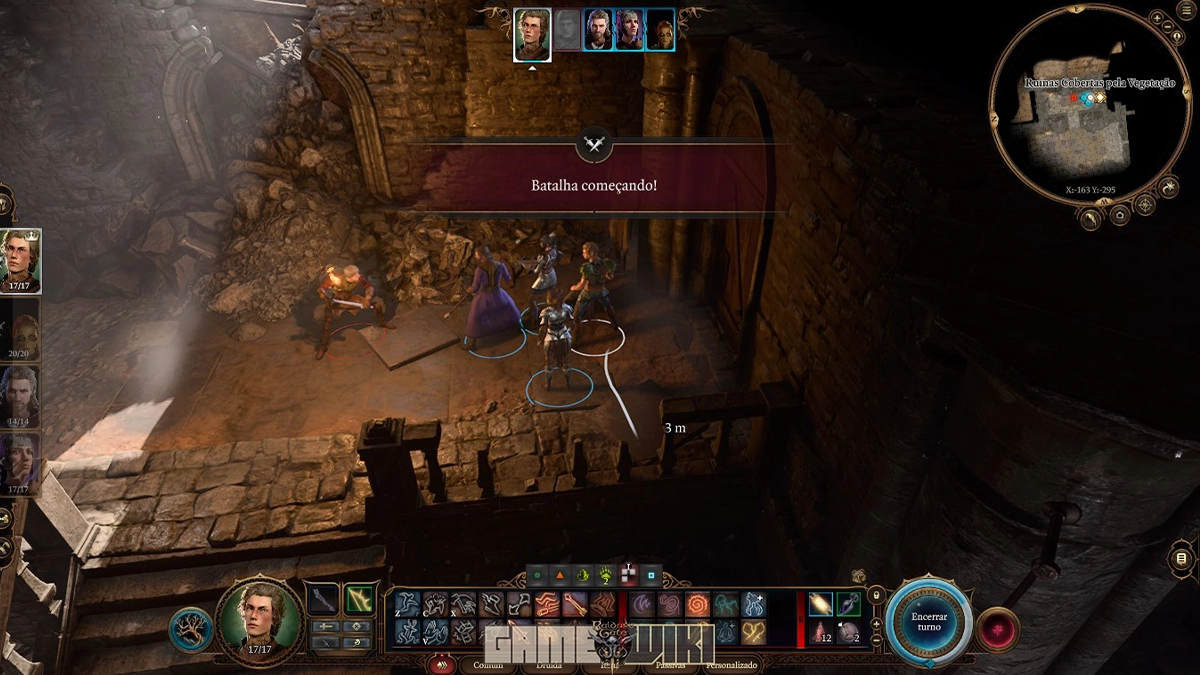This screenshot has width=1200, height=675.
Task: Select the ranged bow weapon slot
Action: coord(358,599)
